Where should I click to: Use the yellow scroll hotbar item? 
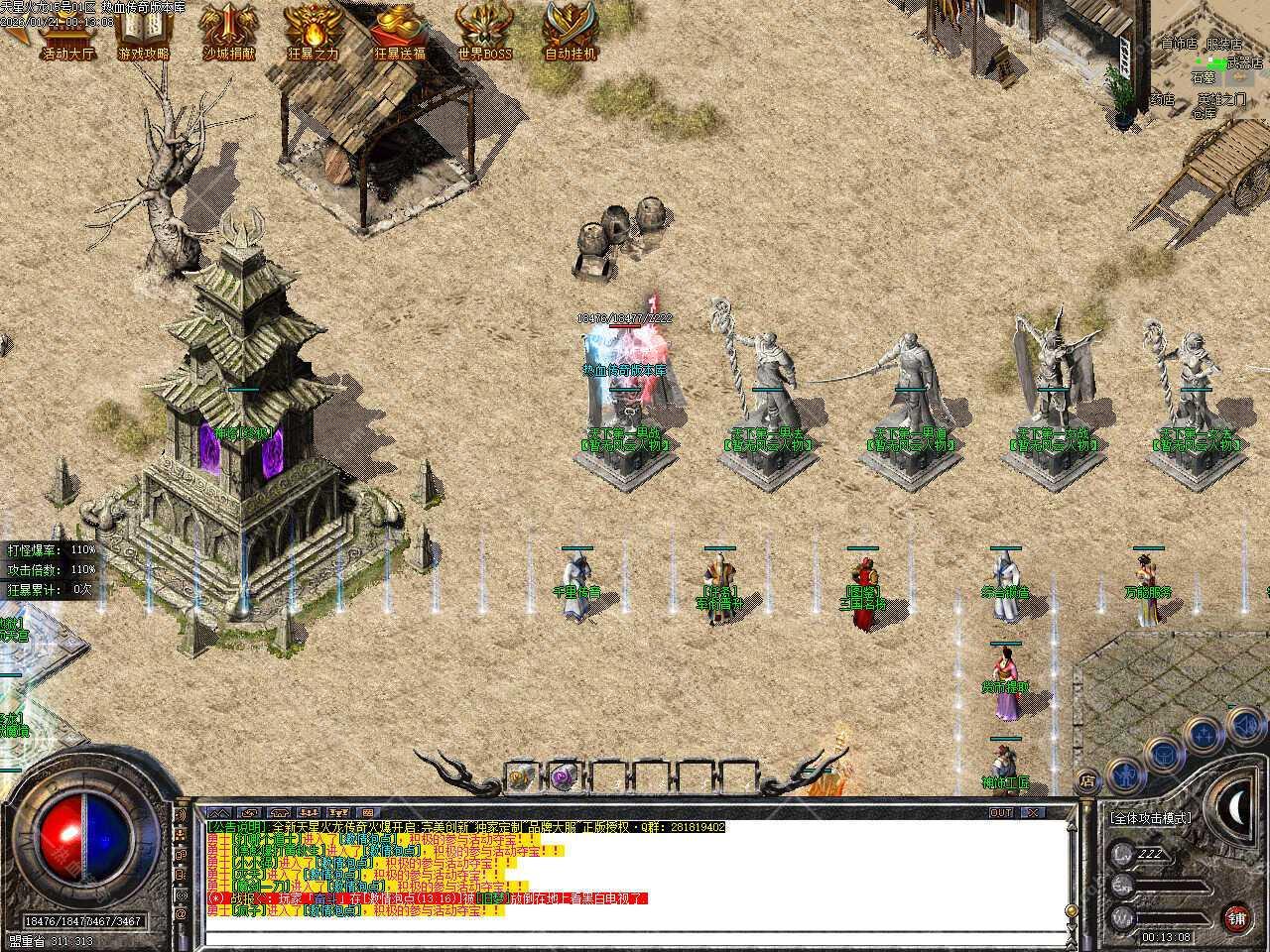tap(522, 776)
